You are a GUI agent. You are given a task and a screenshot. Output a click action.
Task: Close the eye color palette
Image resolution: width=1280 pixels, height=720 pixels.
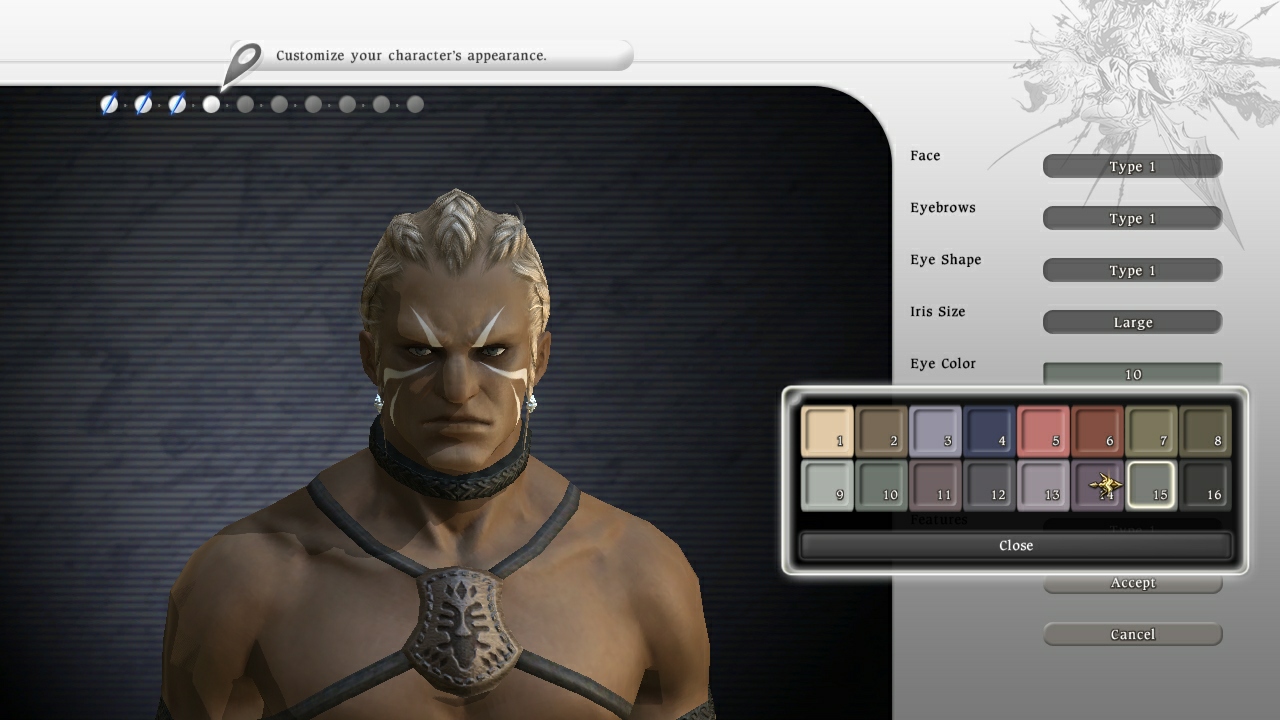click(1016, 545)
